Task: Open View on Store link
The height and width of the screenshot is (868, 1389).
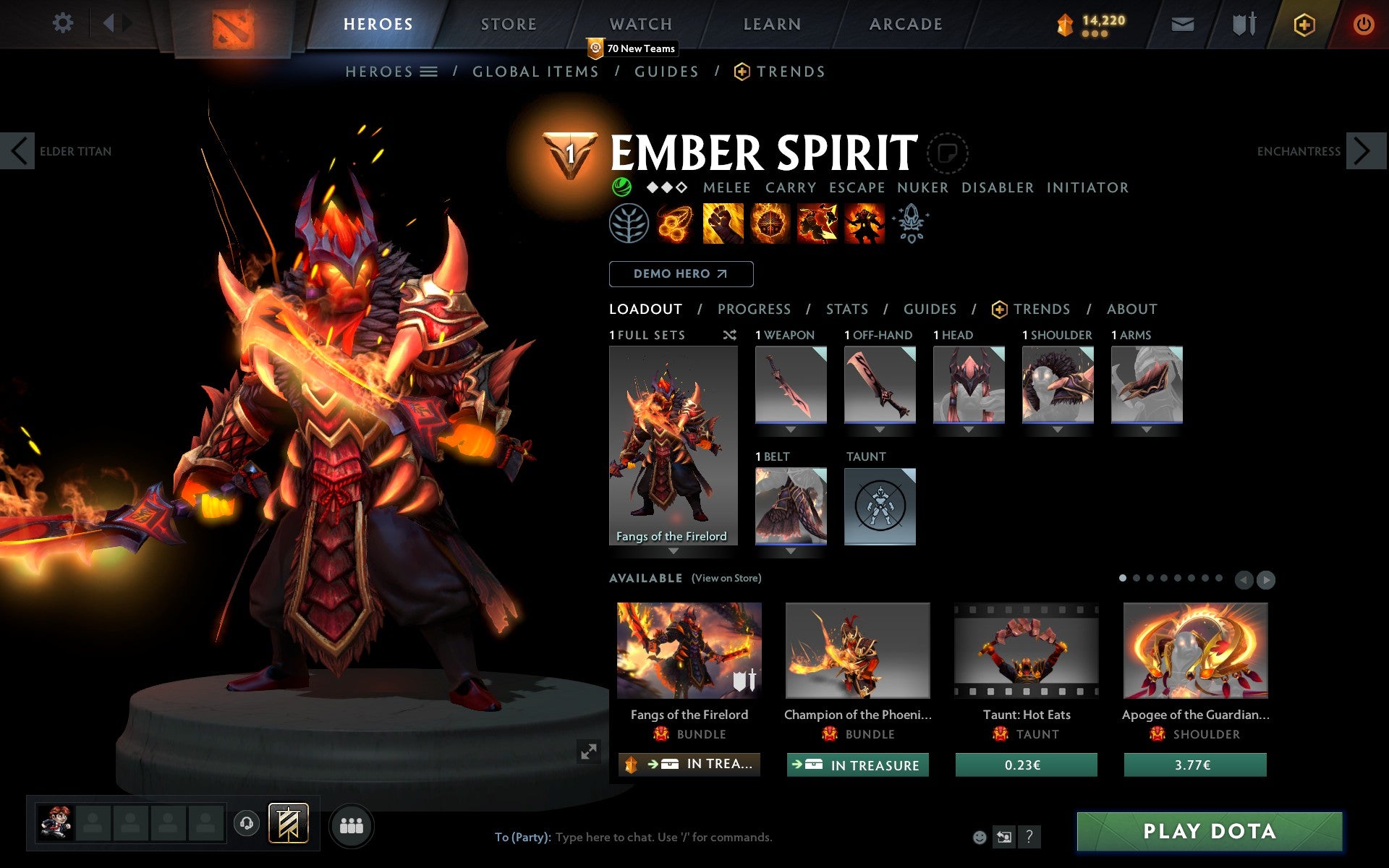Action: (x=726, y=578)
